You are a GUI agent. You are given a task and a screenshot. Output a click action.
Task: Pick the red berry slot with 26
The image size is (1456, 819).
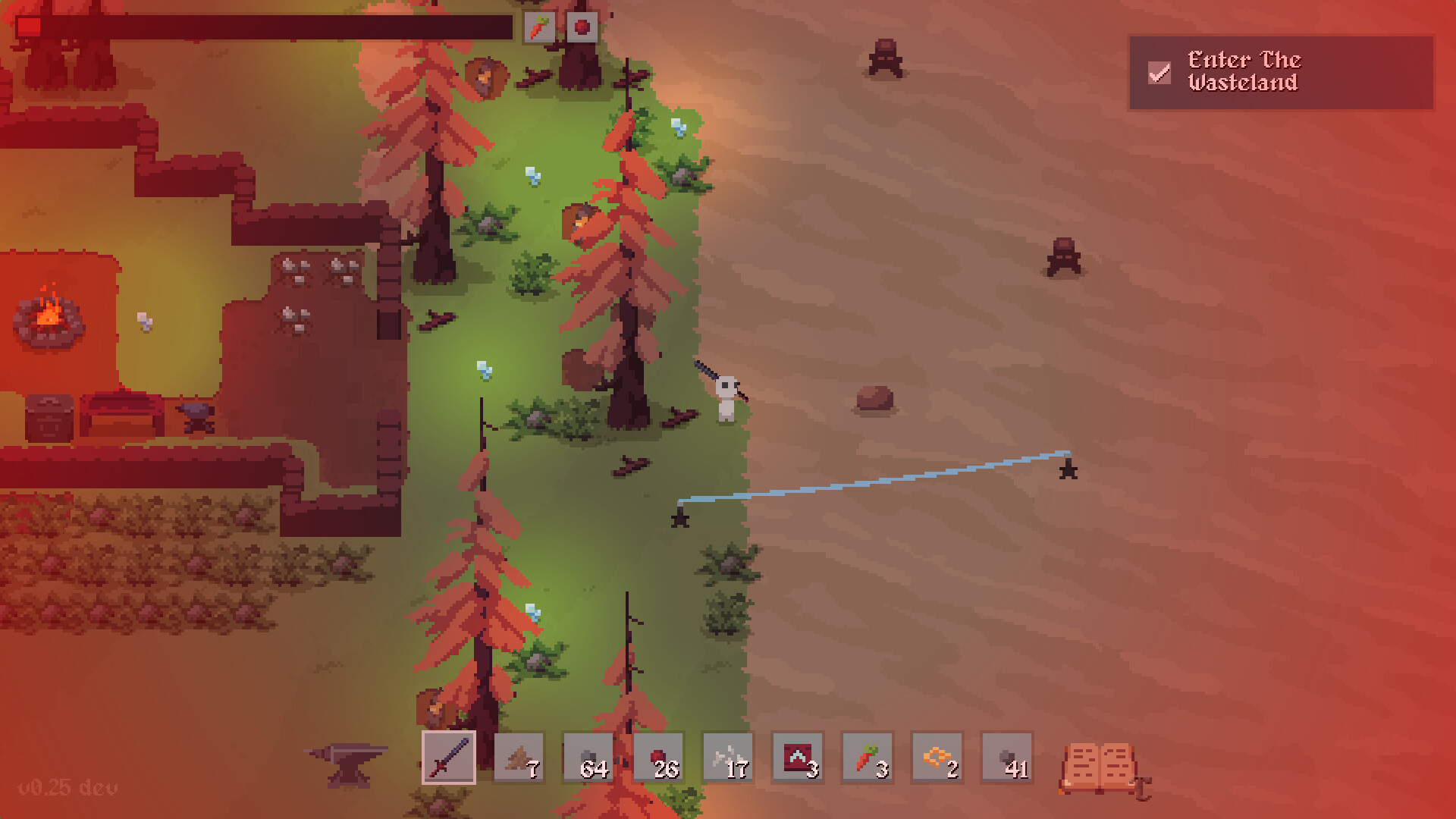coord(658,757)
